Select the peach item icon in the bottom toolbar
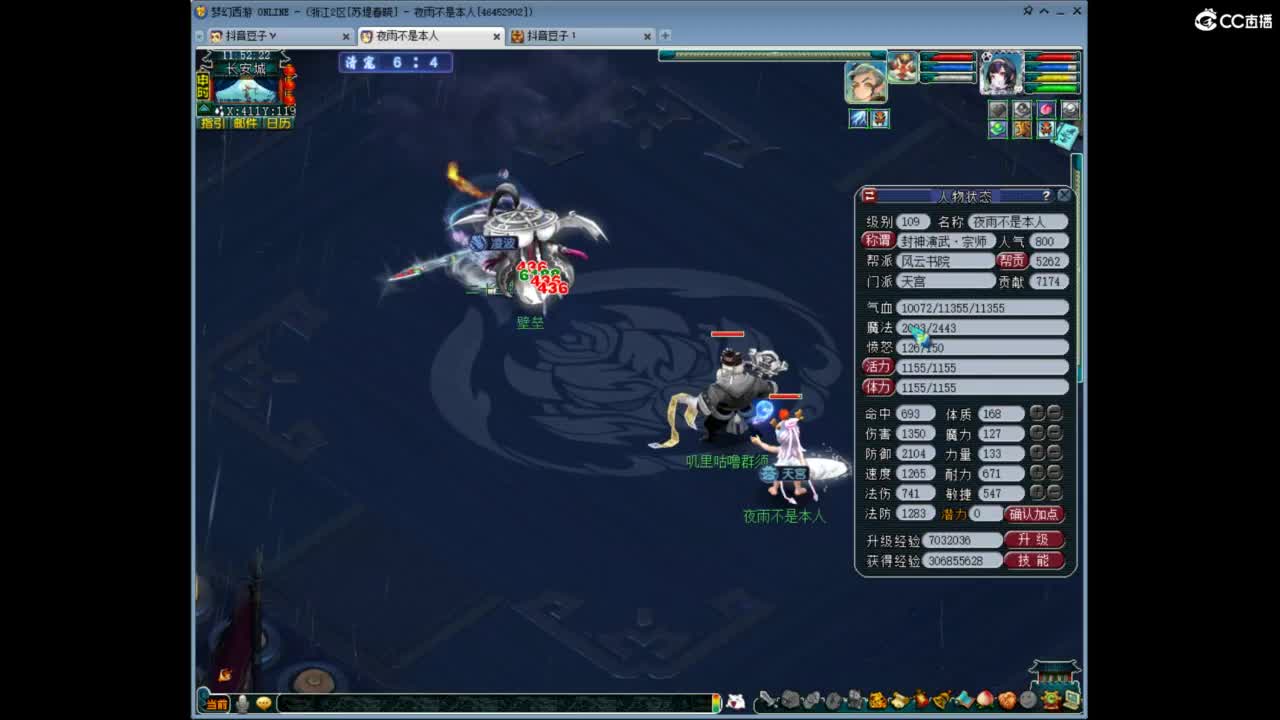Screen dimensions: 1280x720 [x=983, y=701]
